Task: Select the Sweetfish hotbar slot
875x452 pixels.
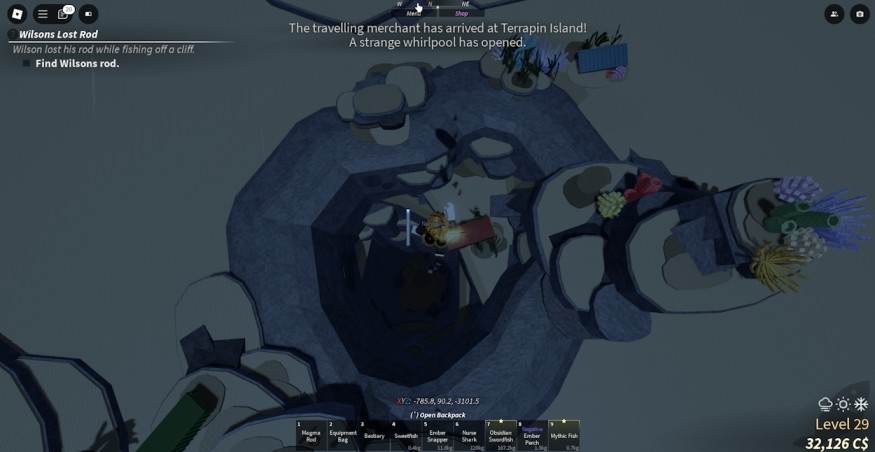Action: tap(406, 435)
